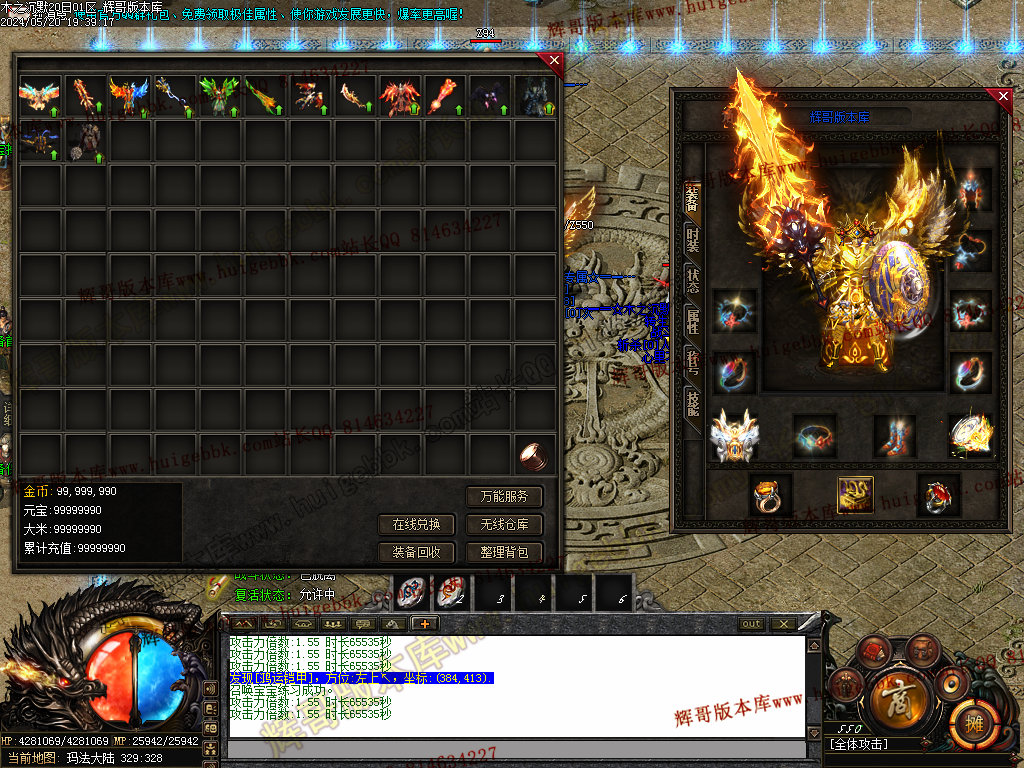Image resolution: width=1024 pixels, height=768 pixels.
Task: Close the character equipment panel
Action: pyautogui.click(x=1003, y=97)
